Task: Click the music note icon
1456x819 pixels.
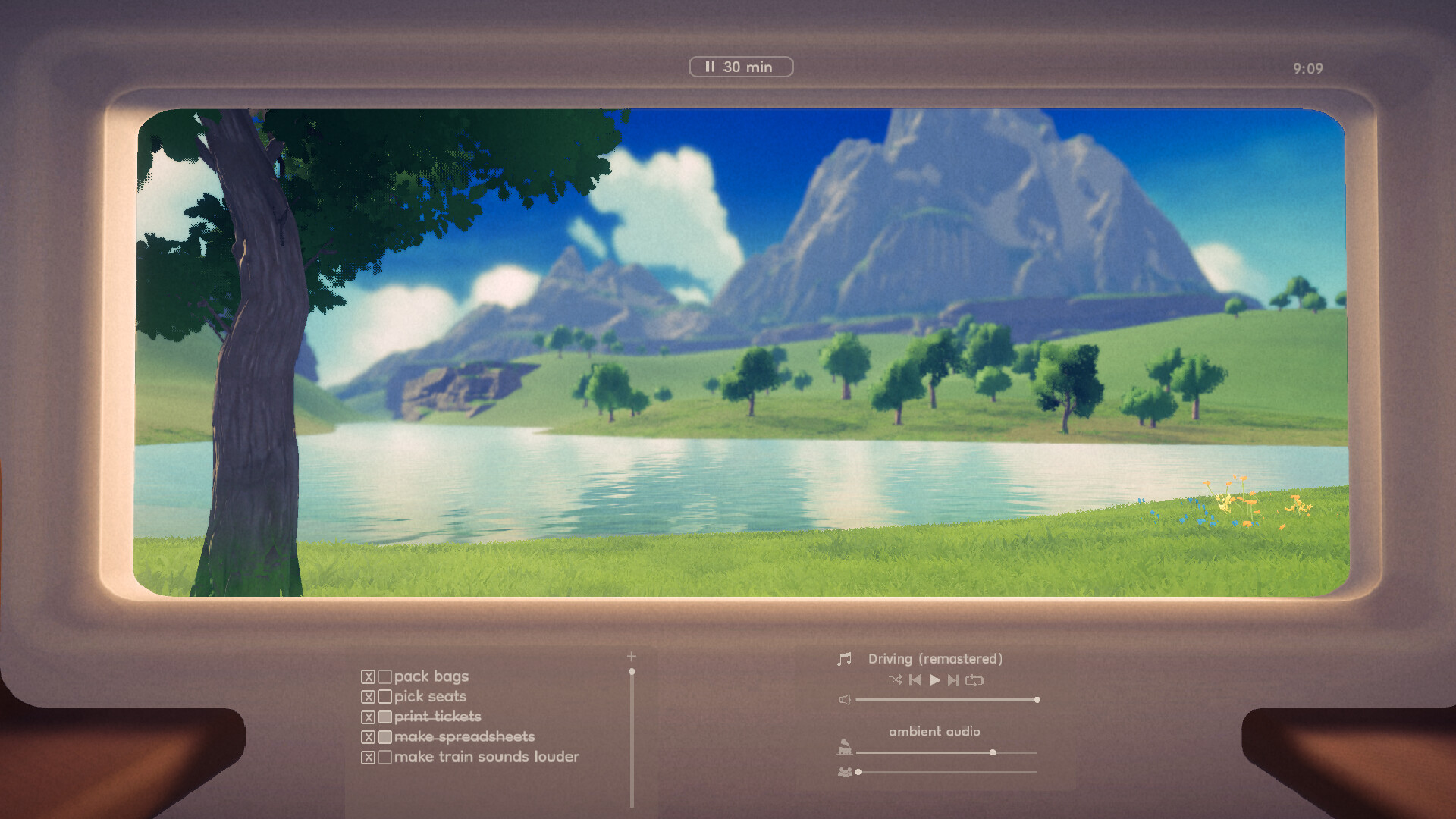Action: [845, 658]
